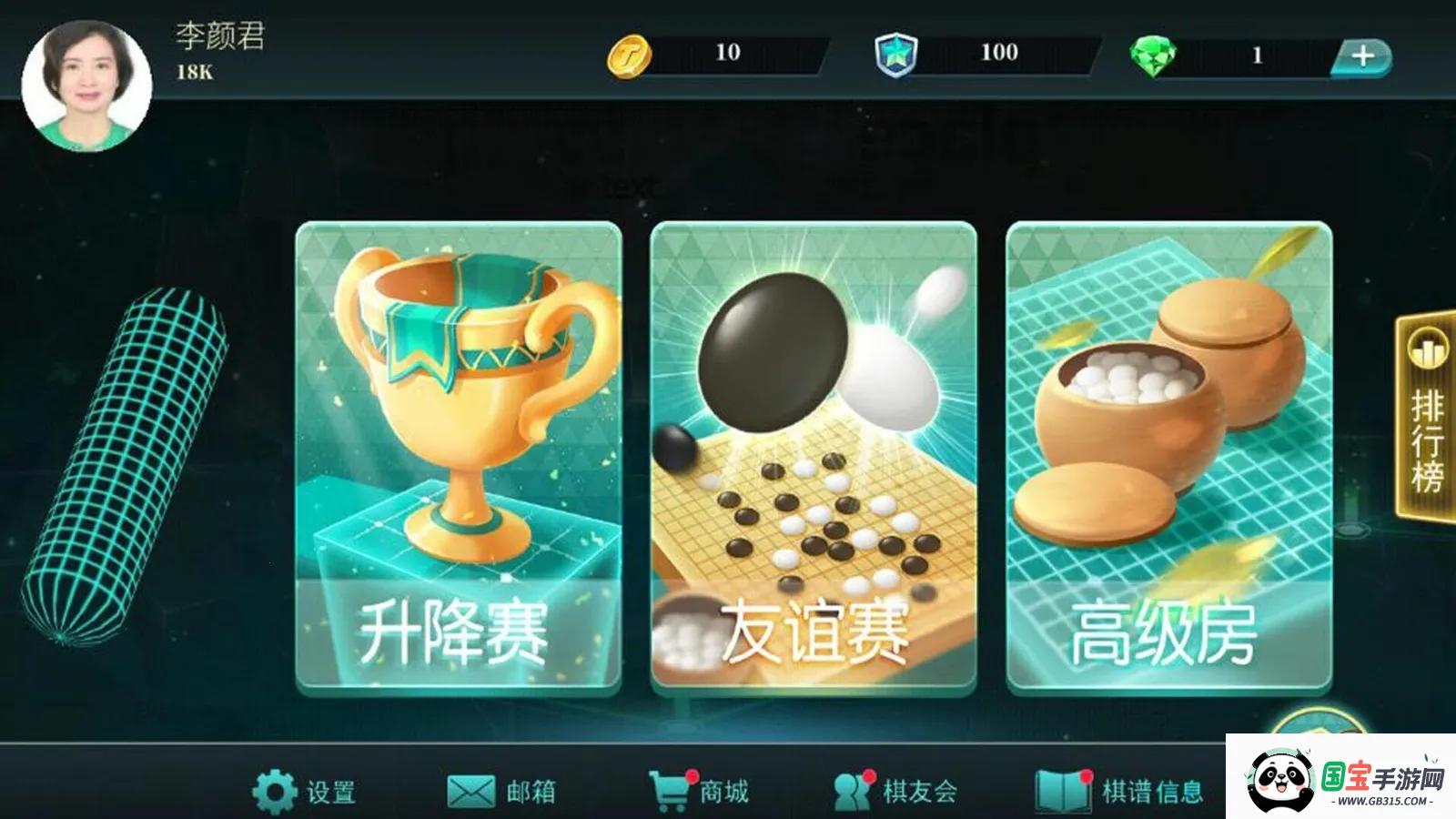Select the 邮箱 menu label
Viewport: 1456px width, 819px height.
[532, 793]
